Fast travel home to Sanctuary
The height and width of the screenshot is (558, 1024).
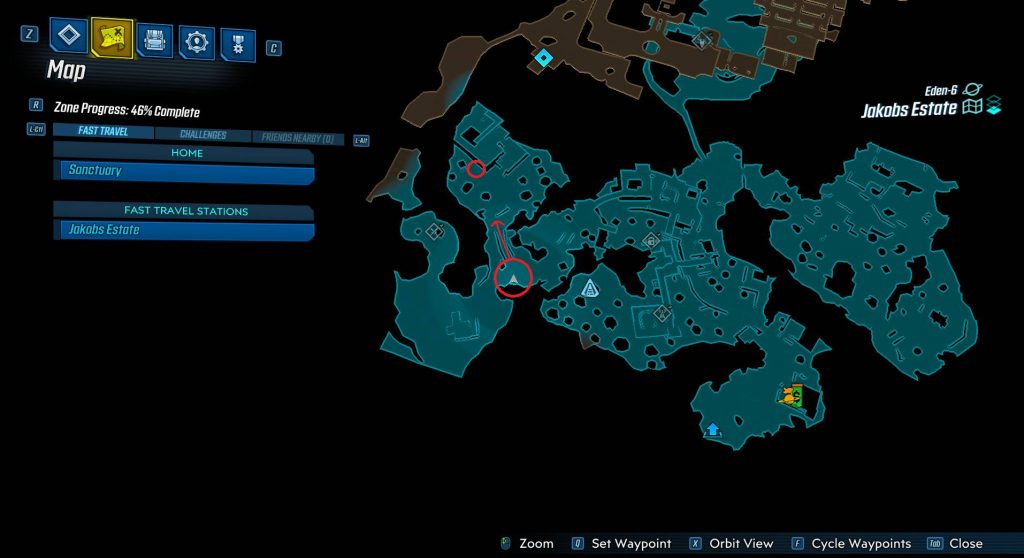click(184, 171)
